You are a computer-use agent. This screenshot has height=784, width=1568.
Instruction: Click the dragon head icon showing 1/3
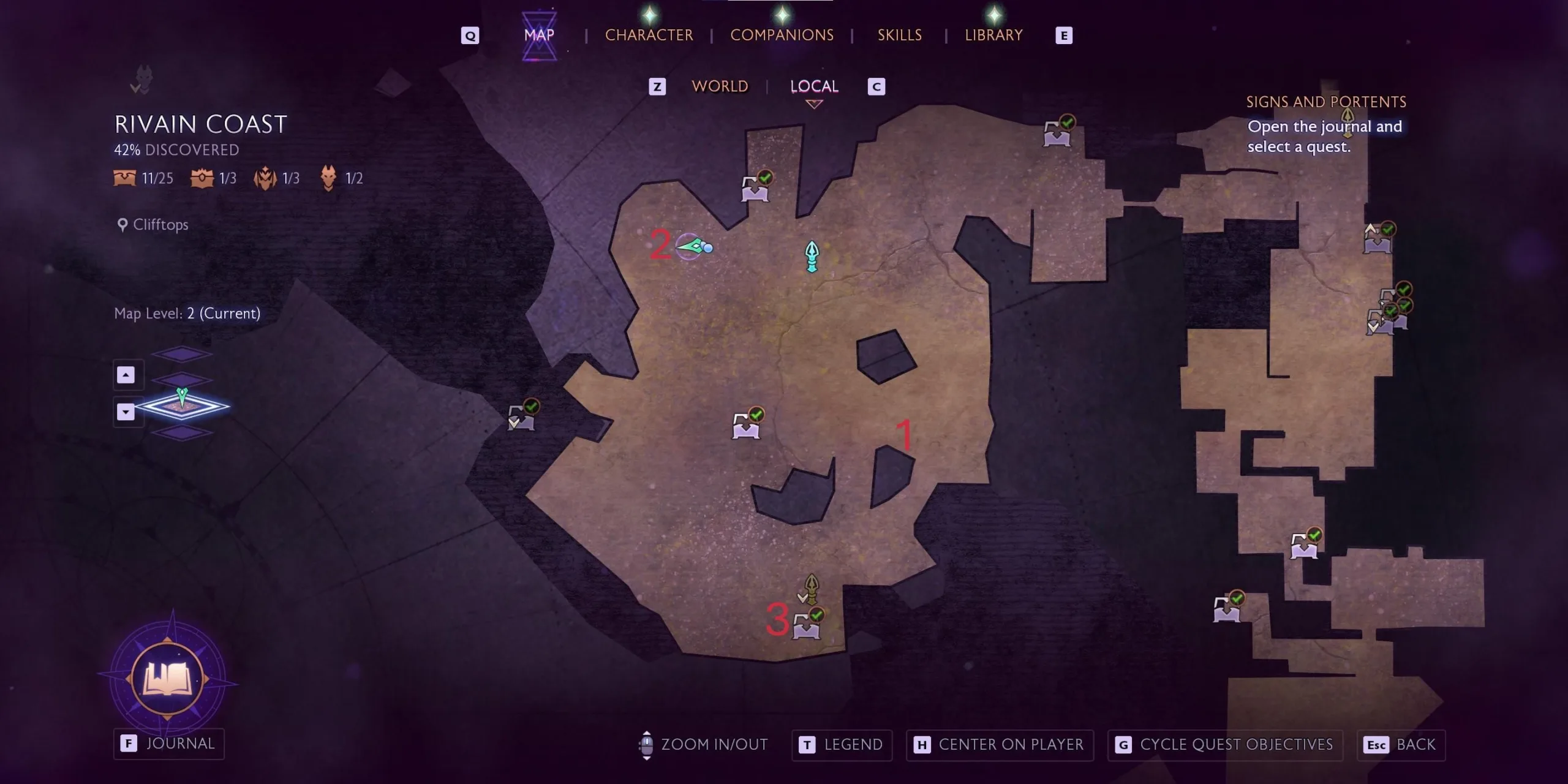[x=266, y=178]
